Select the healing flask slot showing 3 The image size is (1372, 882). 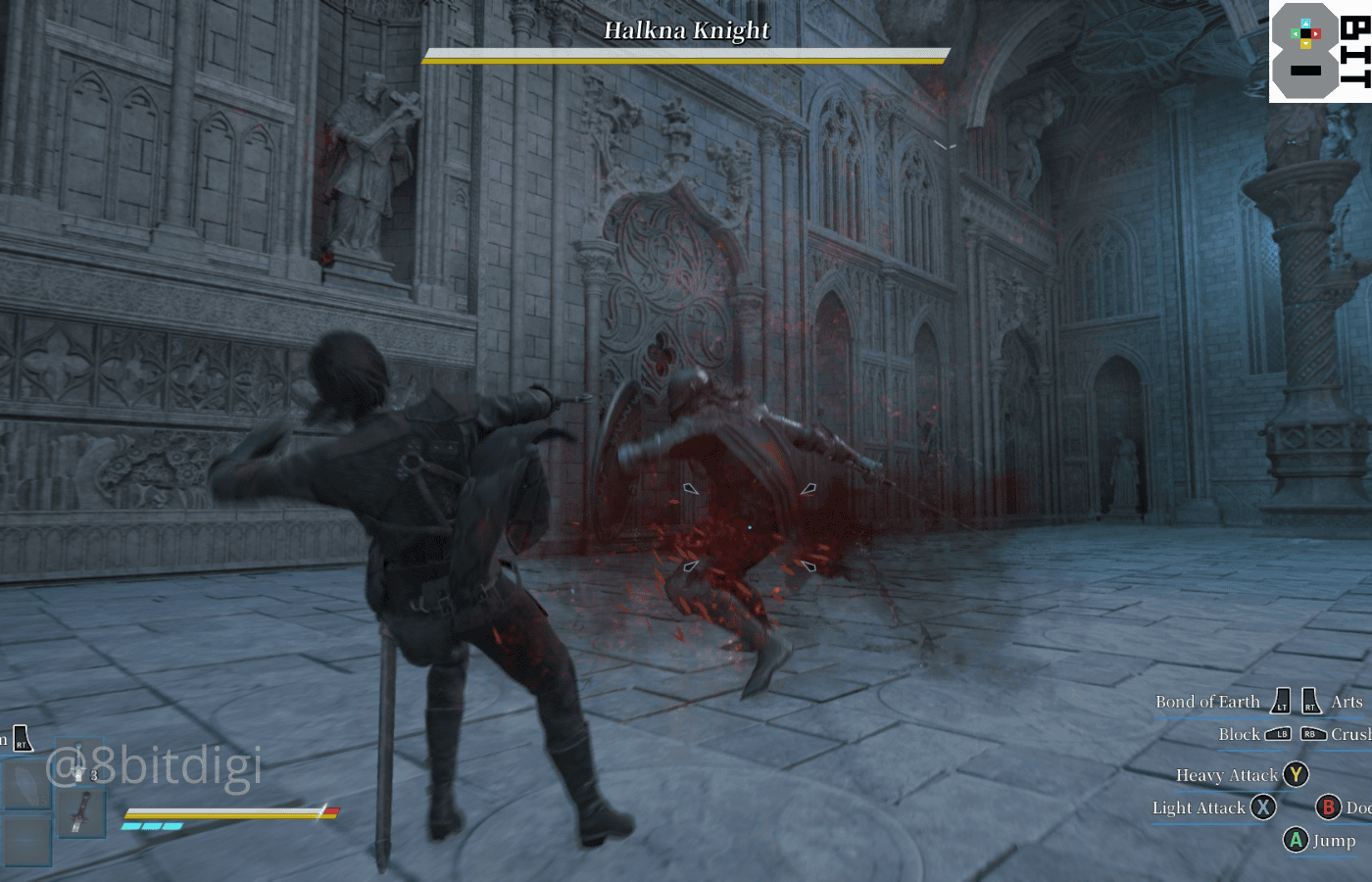[x=80, y=764]
